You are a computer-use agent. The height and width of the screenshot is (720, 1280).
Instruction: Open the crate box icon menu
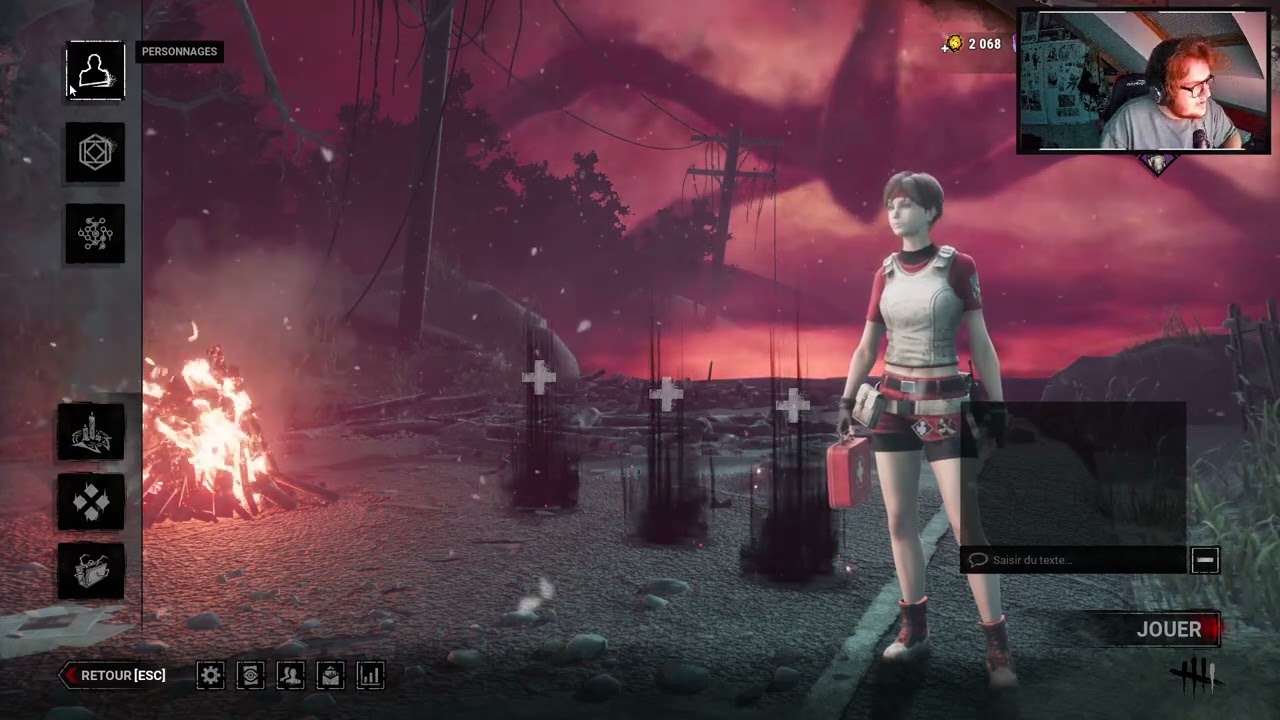pos(91,571)
